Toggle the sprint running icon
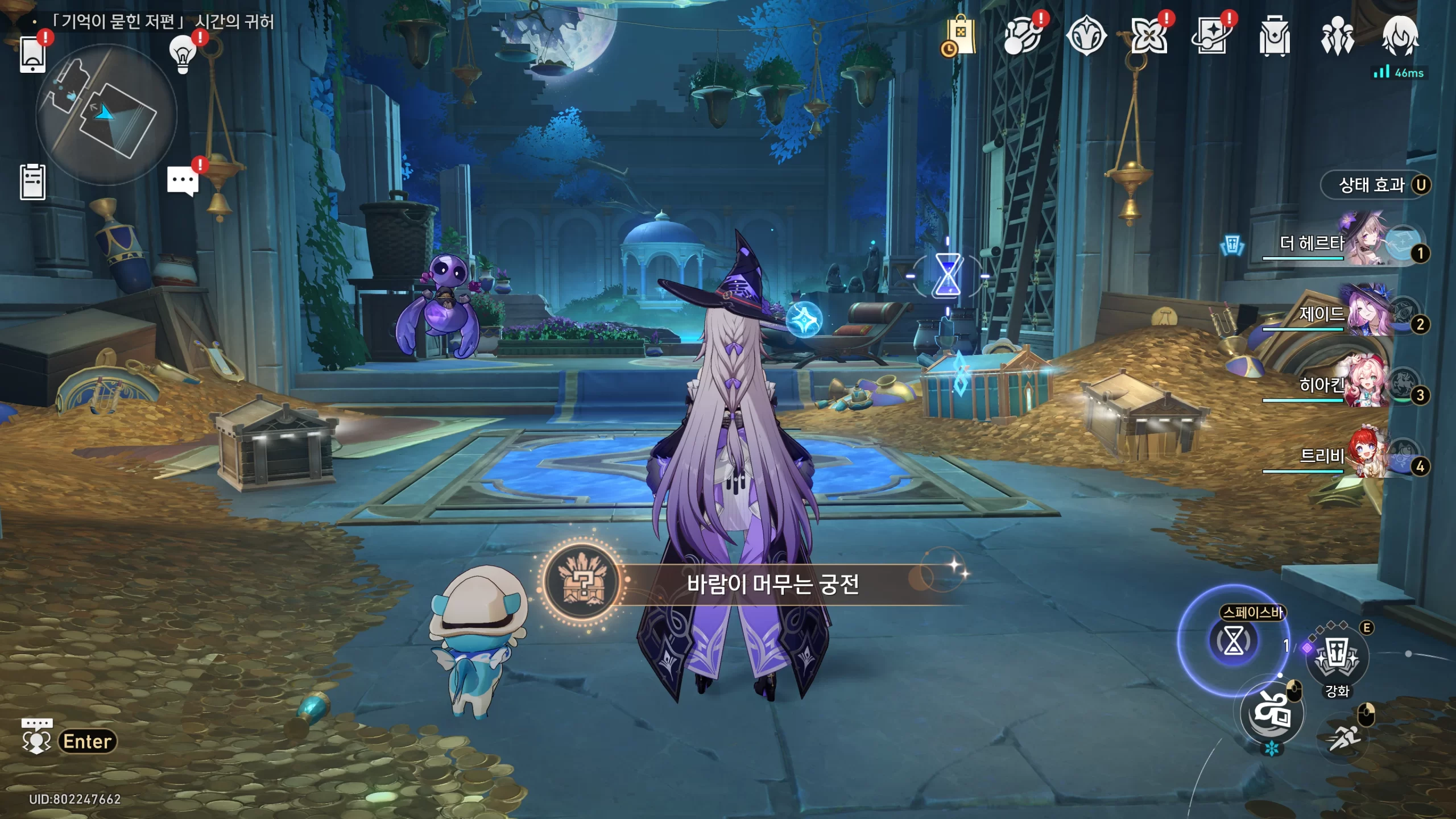The width and height of the screenshot is (1456, 819). click(x=1345, y=738)
